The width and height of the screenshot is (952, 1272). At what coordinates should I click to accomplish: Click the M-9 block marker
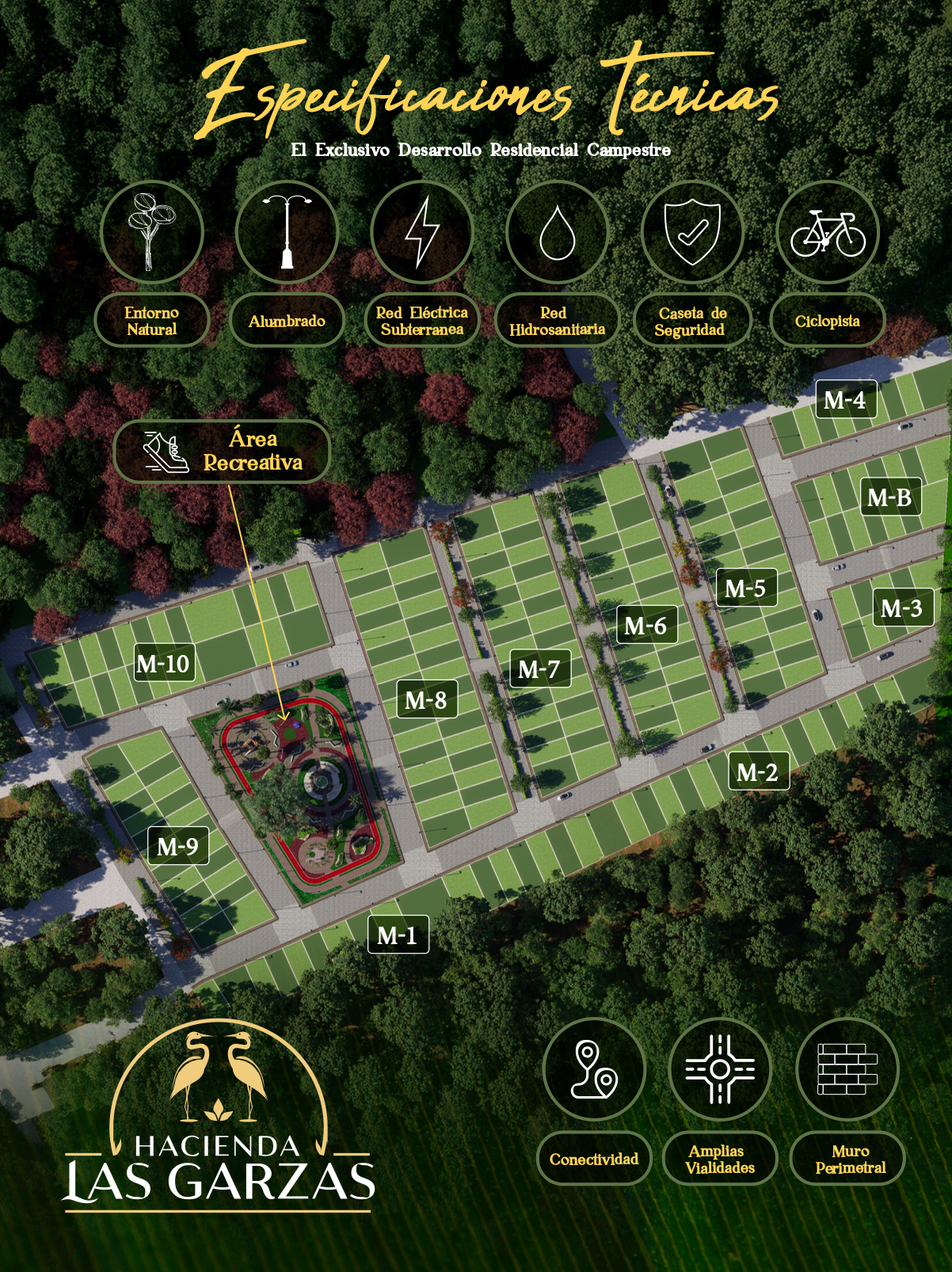pyautogui.click(x=177, y=846)
